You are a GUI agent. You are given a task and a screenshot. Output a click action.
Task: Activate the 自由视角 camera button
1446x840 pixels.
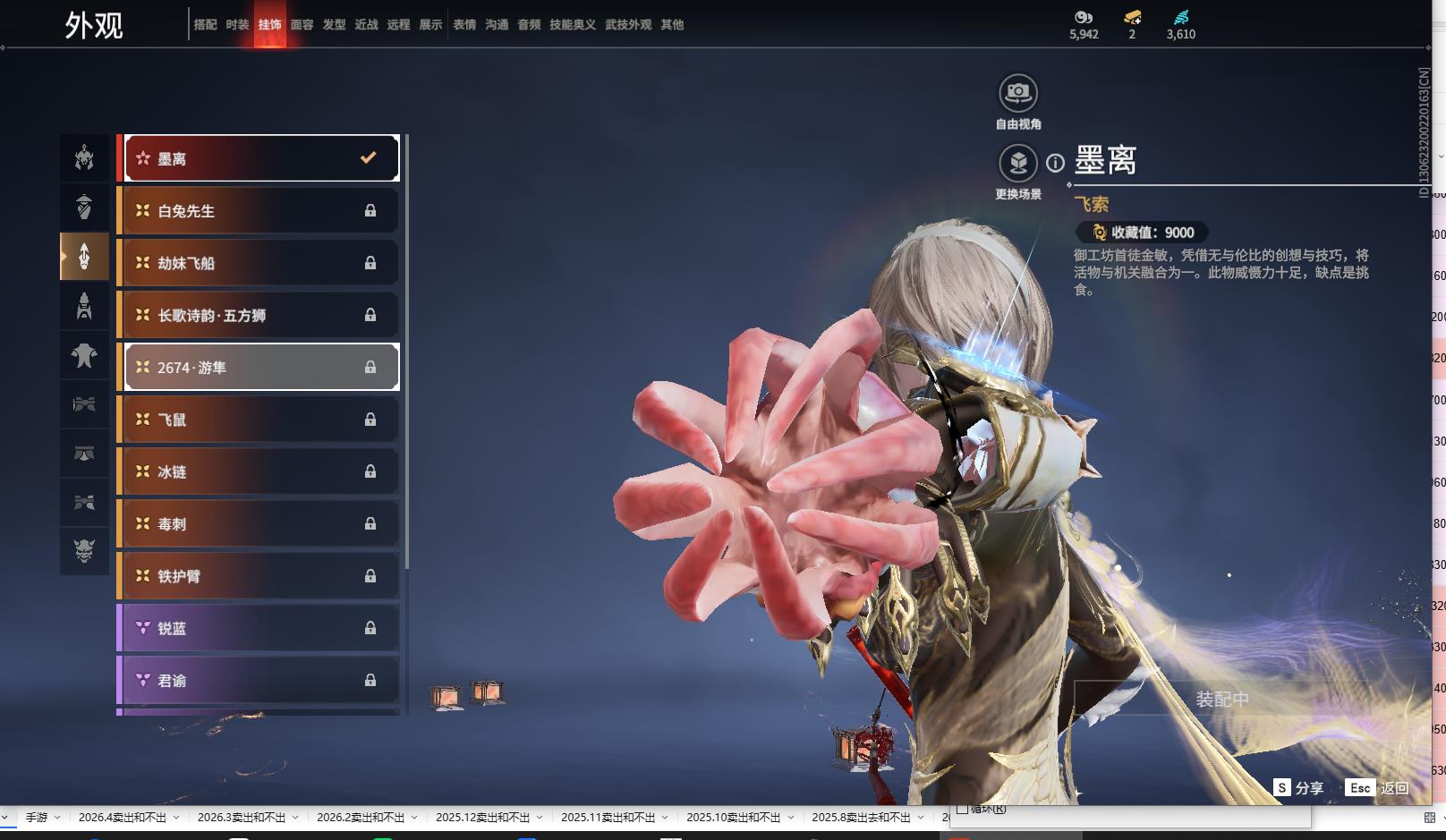point(1018,93)
